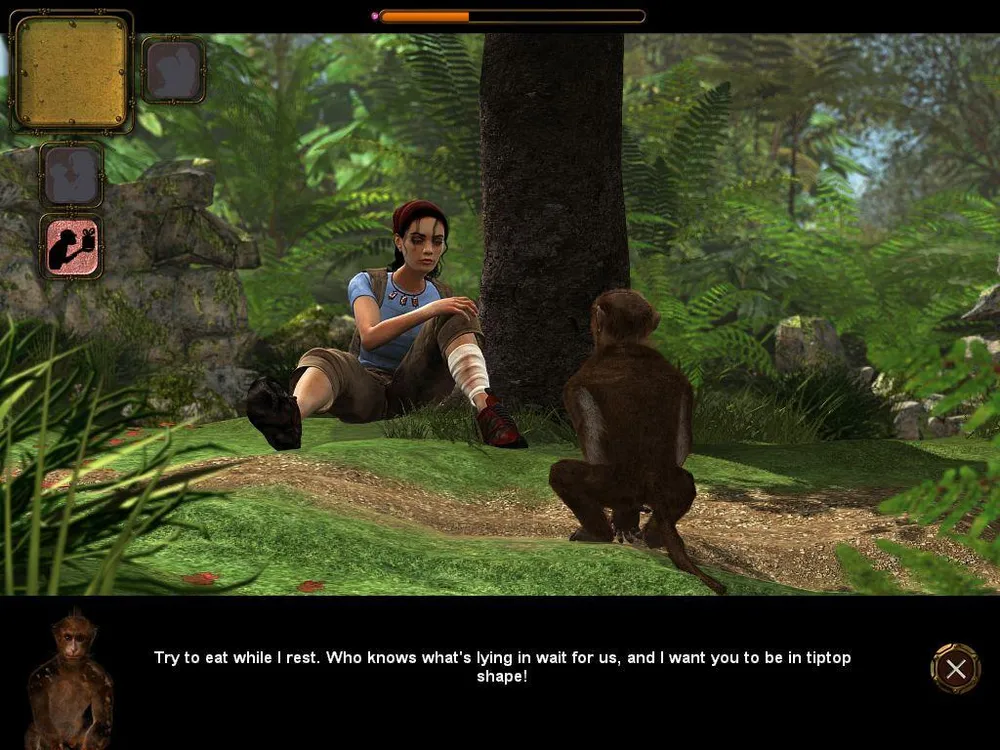Click the large empty yellow item panel
This screenshot has width=1000, height=750.
71,72
